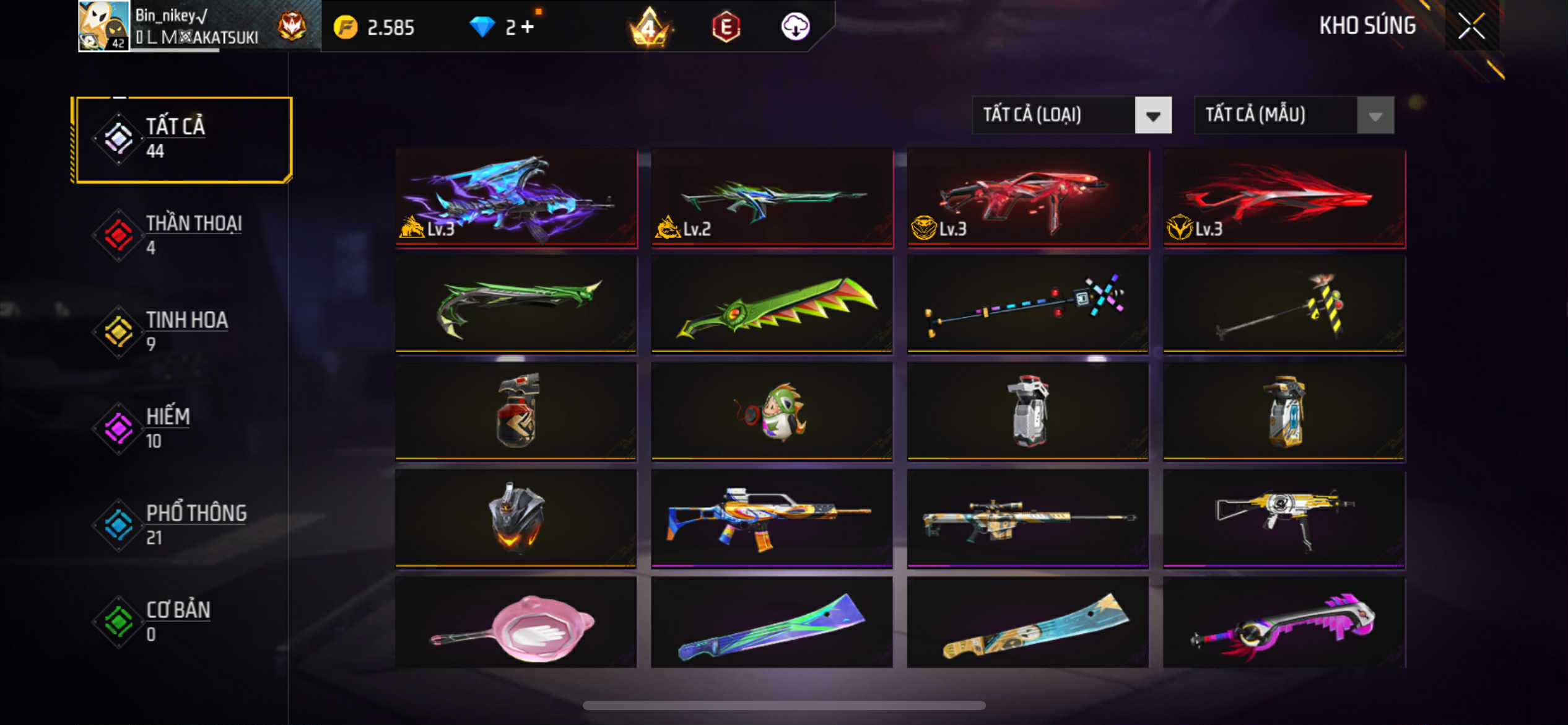Add diamonds with the plus button

(x=527, y=27)
